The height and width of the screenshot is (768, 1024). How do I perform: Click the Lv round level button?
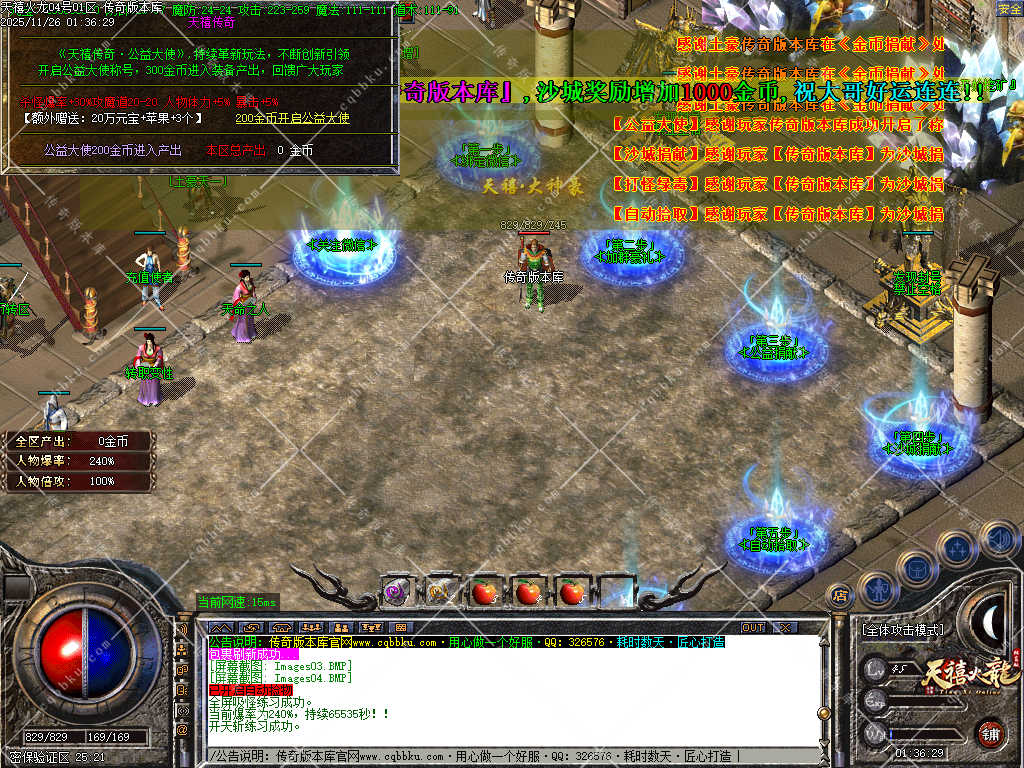point(876,669)
